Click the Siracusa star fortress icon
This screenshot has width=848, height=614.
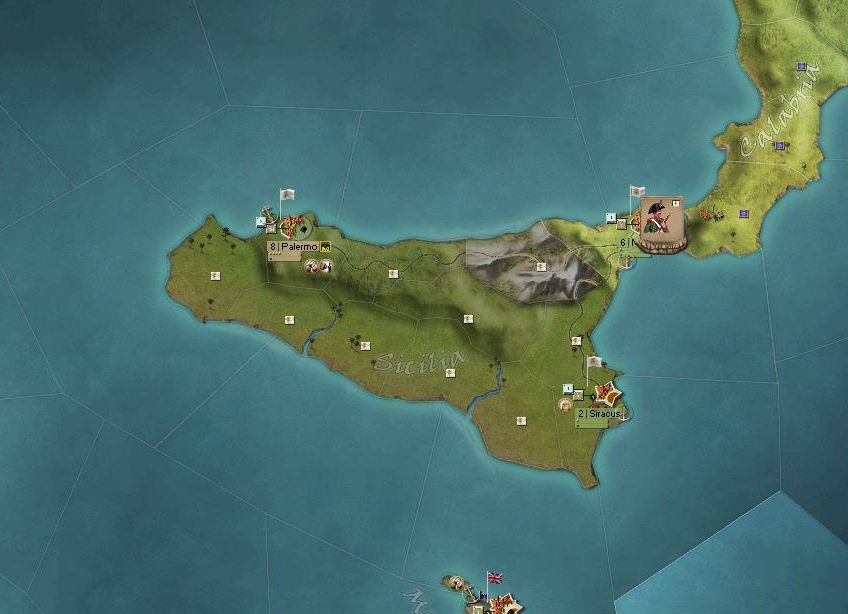[603, 393]
